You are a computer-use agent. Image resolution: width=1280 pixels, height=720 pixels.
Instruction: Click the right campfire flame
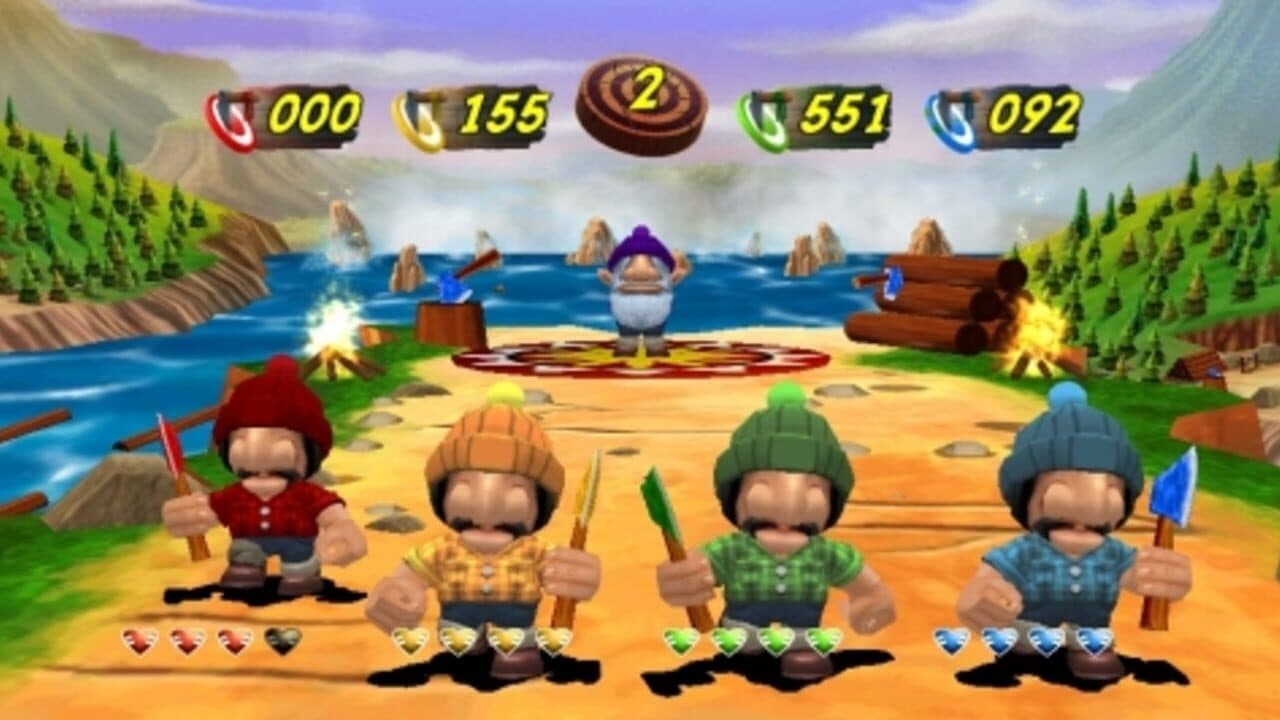point(1036,325)
